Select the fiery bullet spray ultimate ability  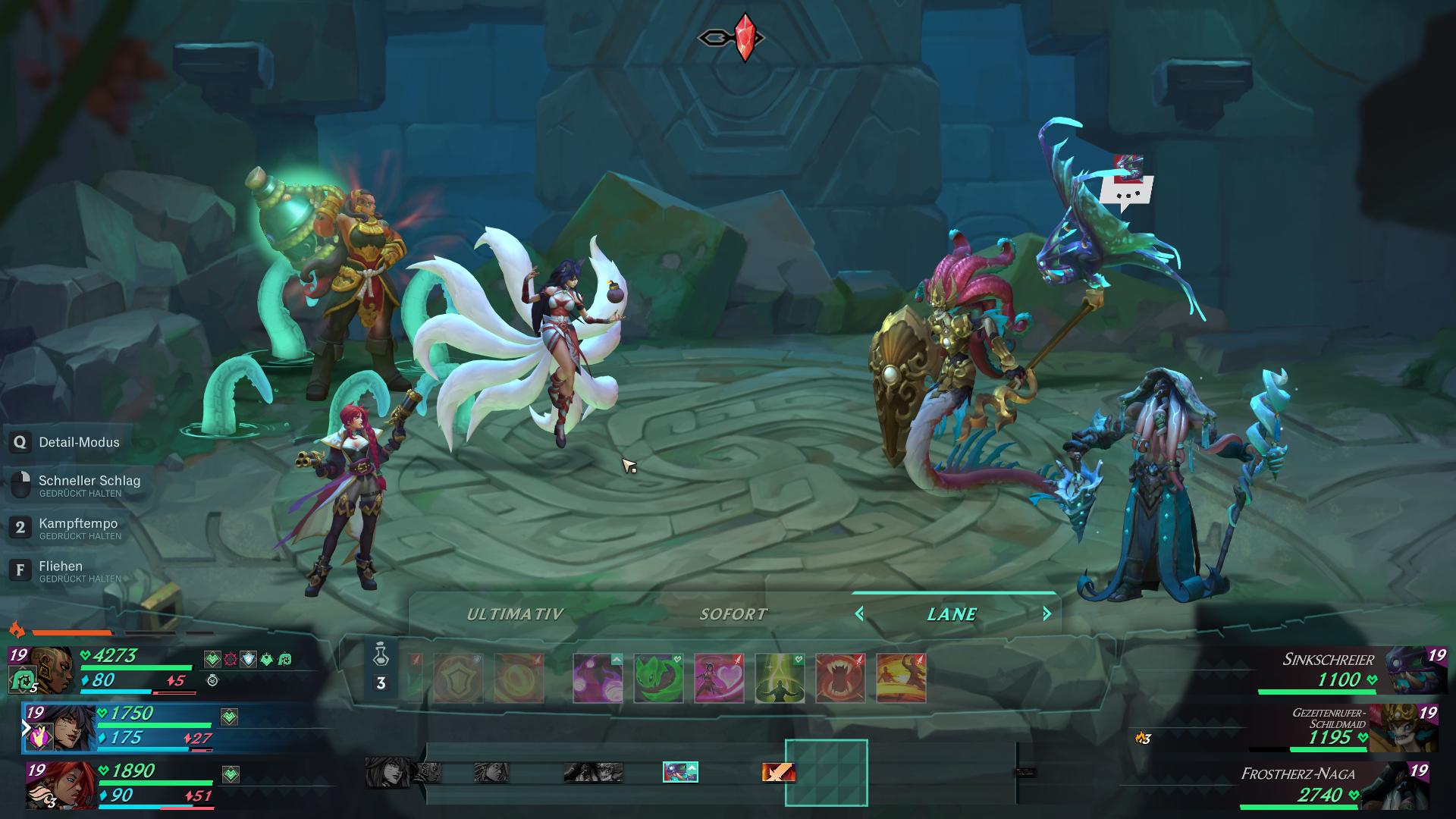902,677
